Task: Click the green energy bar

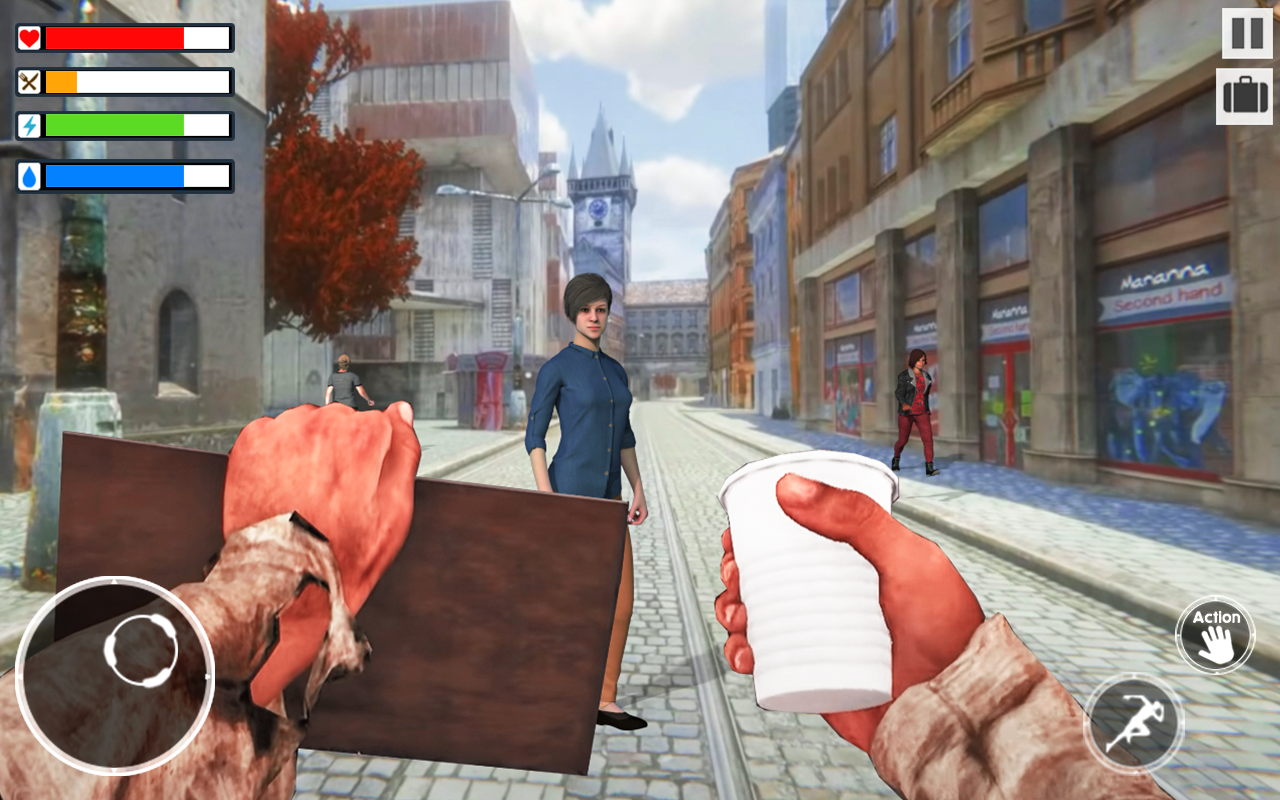Action: click(115, 124)
